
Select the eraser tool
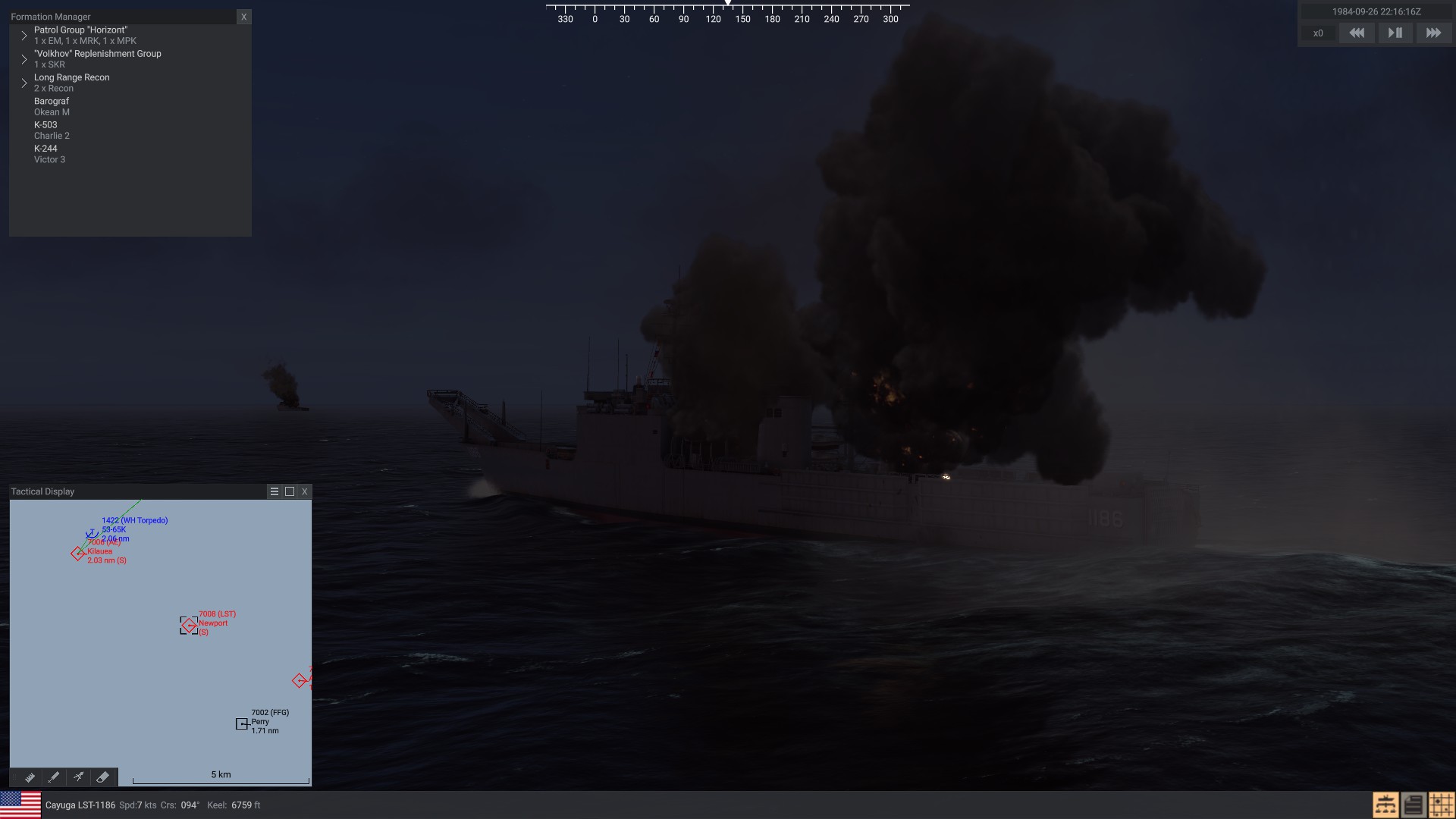(103, 777)
